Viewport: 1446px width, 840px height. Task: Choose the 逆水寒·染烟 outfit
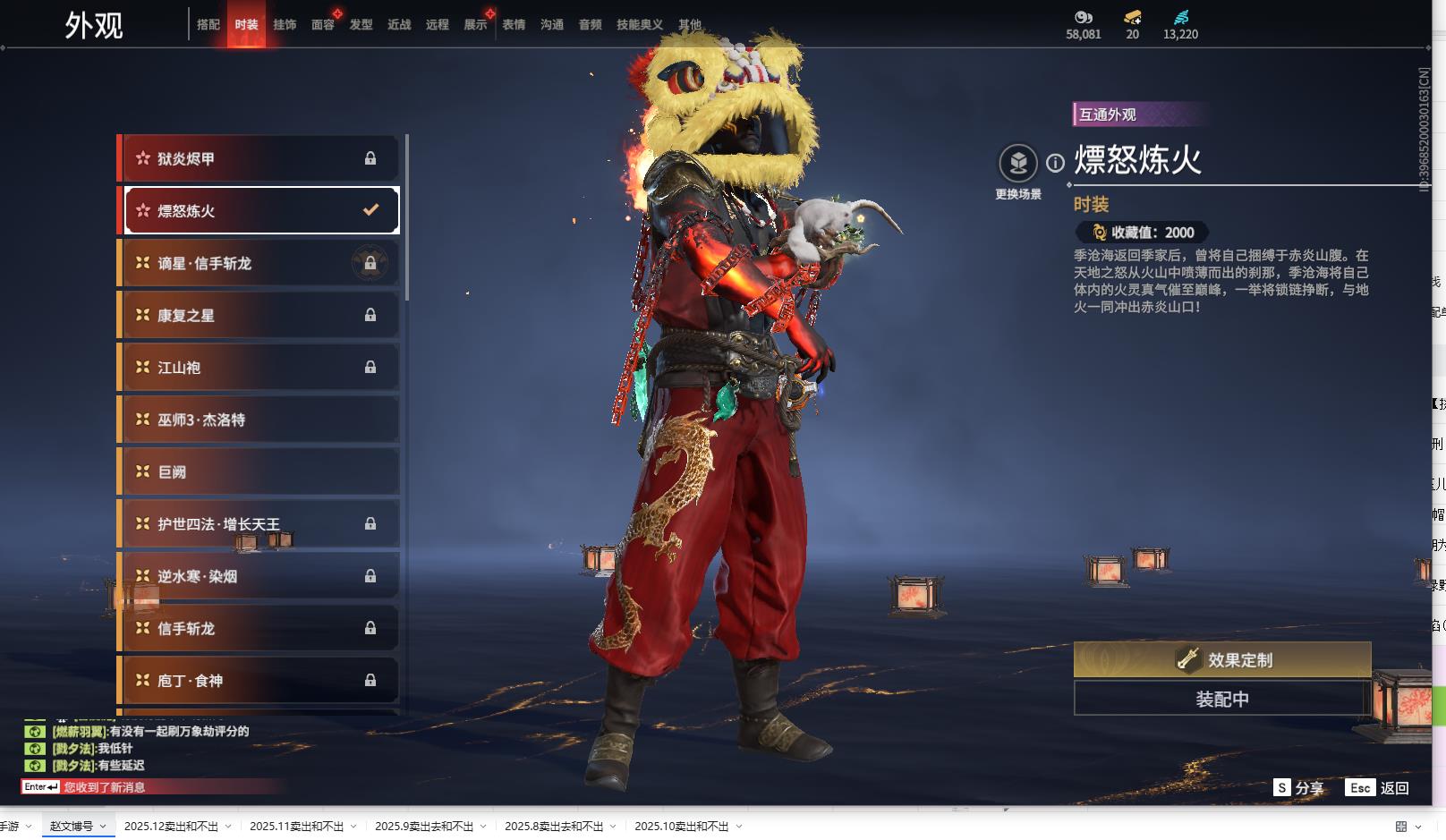pyautogui.click(x=259, y=576)
